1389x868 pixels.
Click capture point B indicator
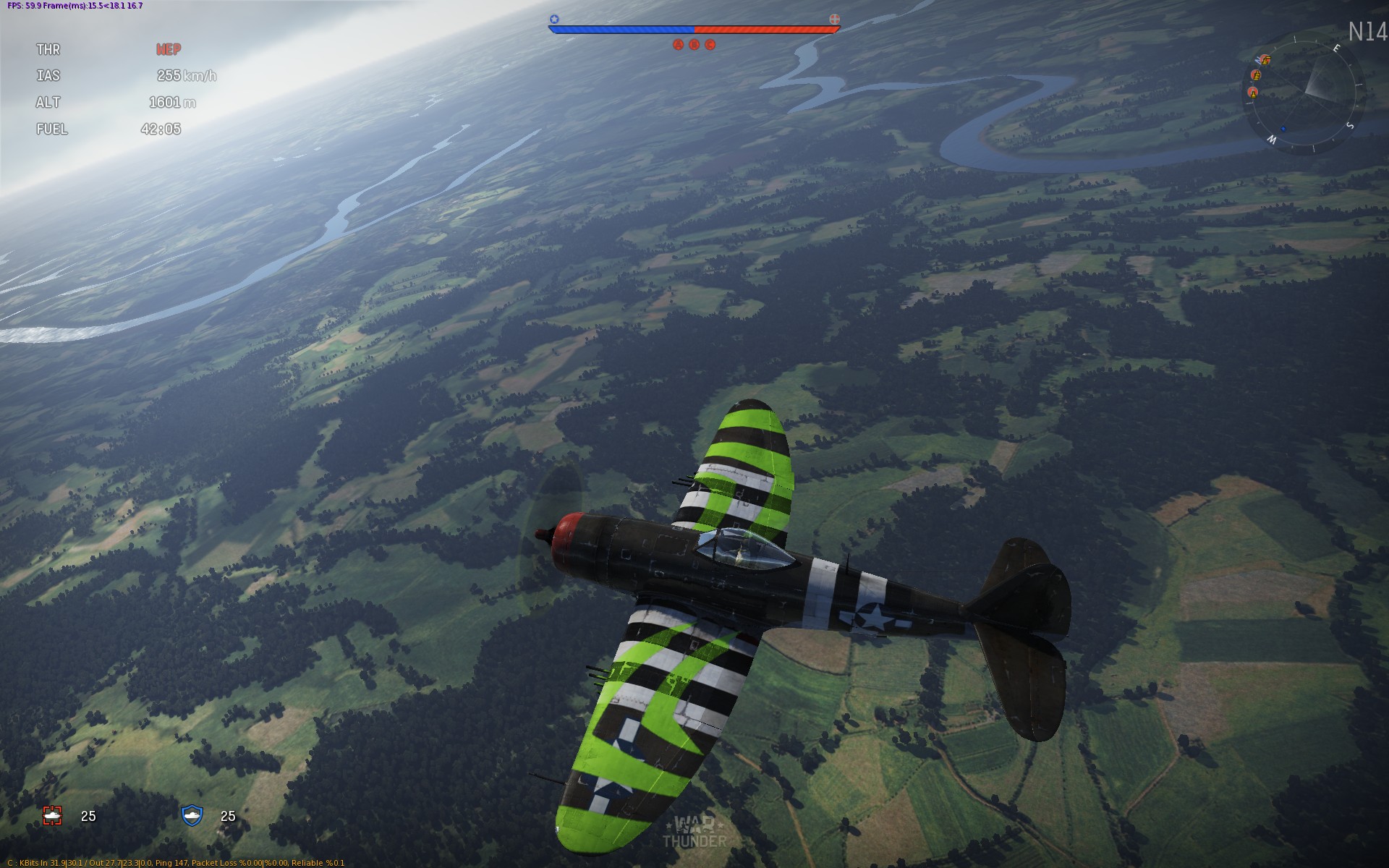tap(694, 45)
